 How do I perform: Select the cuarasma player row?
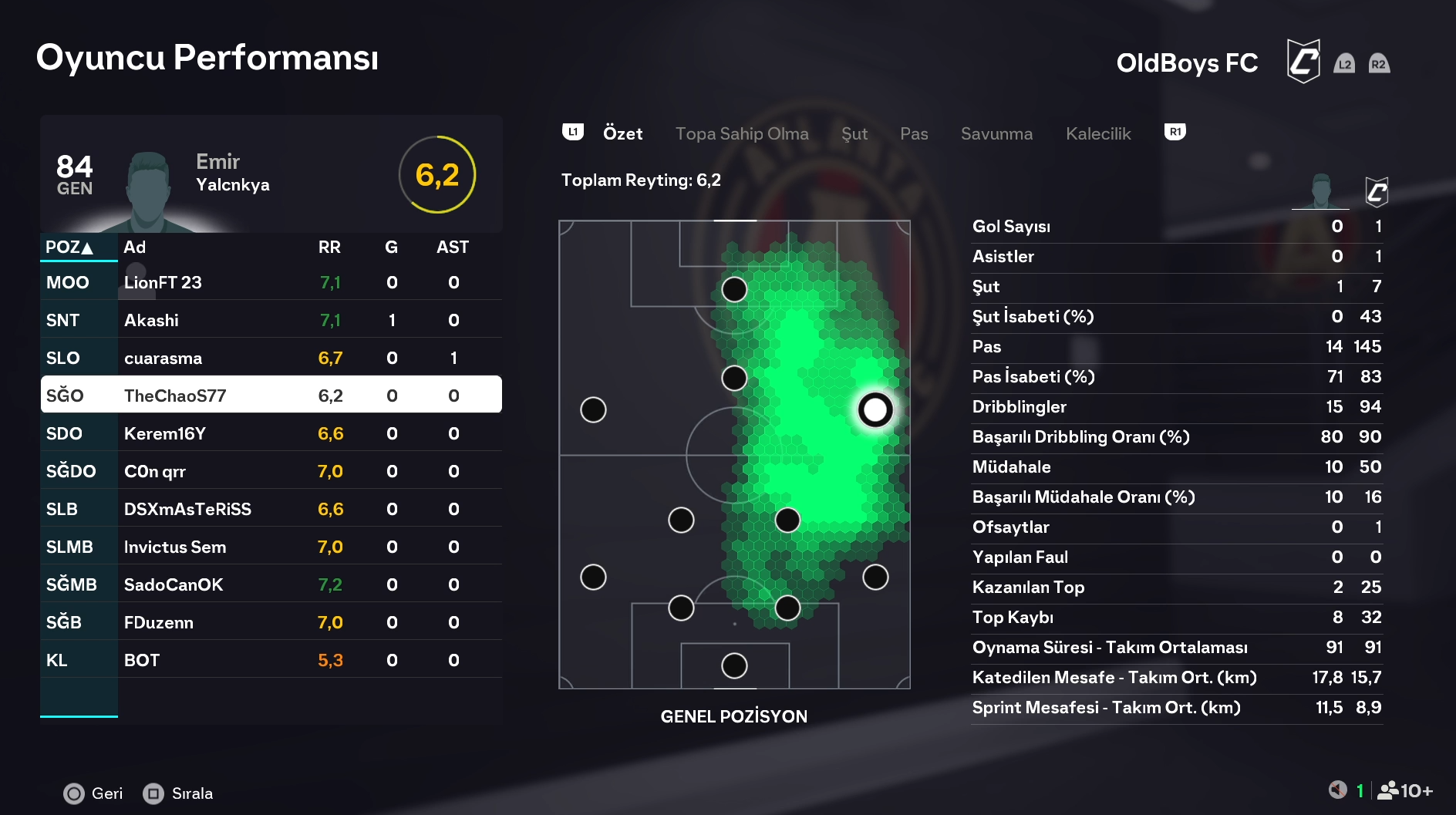(x=271, y=358)
